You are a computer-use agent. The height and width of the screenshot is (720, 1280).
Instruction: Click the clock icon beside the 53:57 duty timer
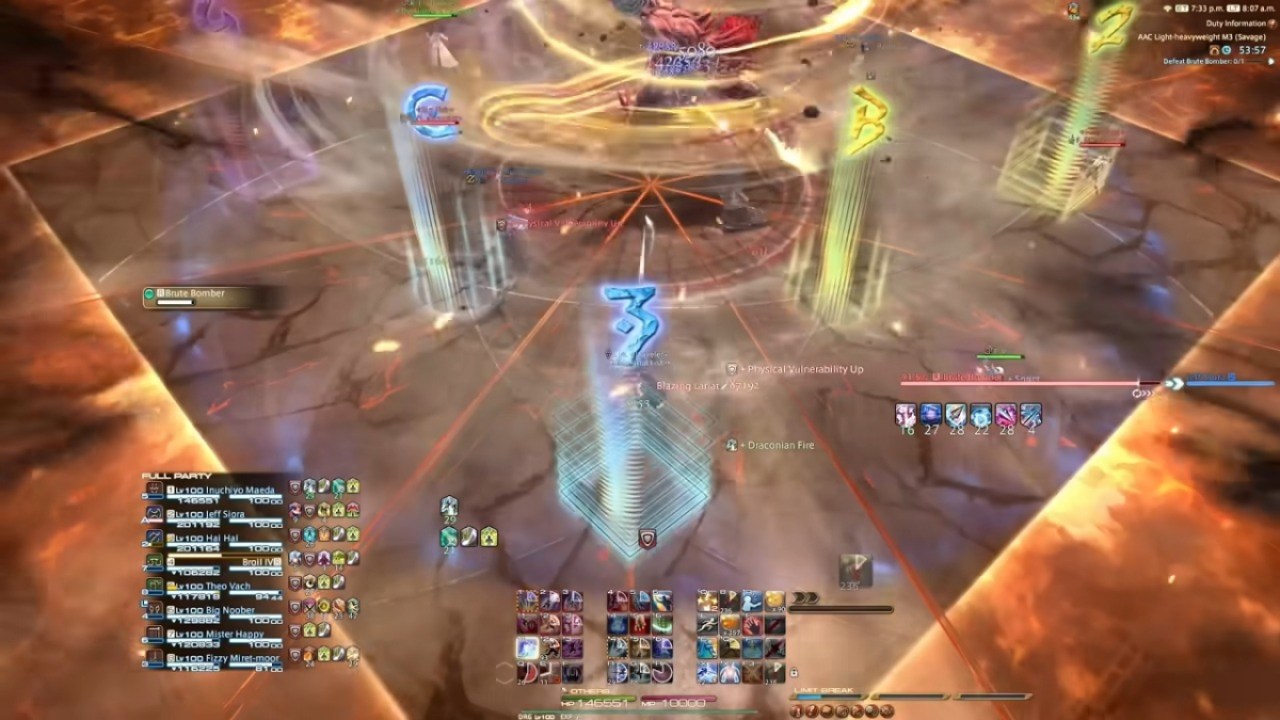tap(1227, 50)
